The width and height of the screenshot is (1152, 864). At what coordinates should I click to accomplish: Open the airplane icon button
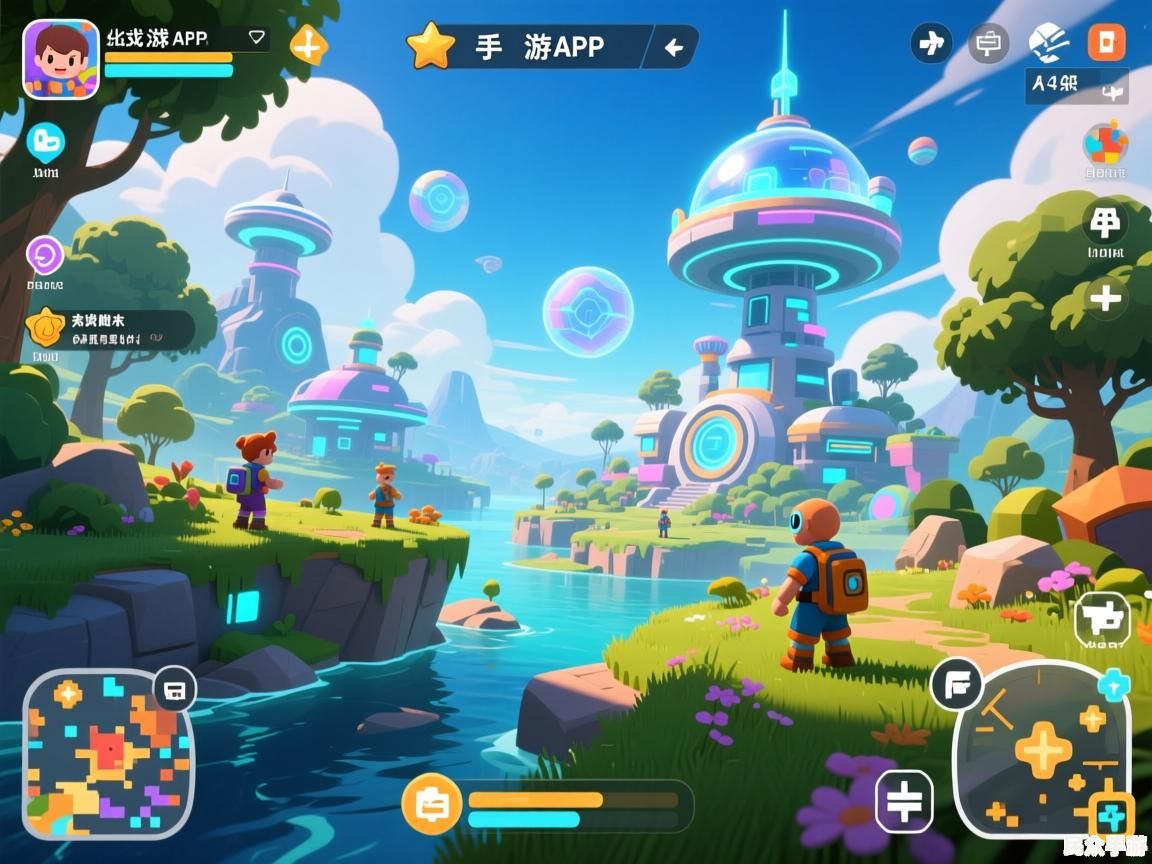(x=931, y=43)
